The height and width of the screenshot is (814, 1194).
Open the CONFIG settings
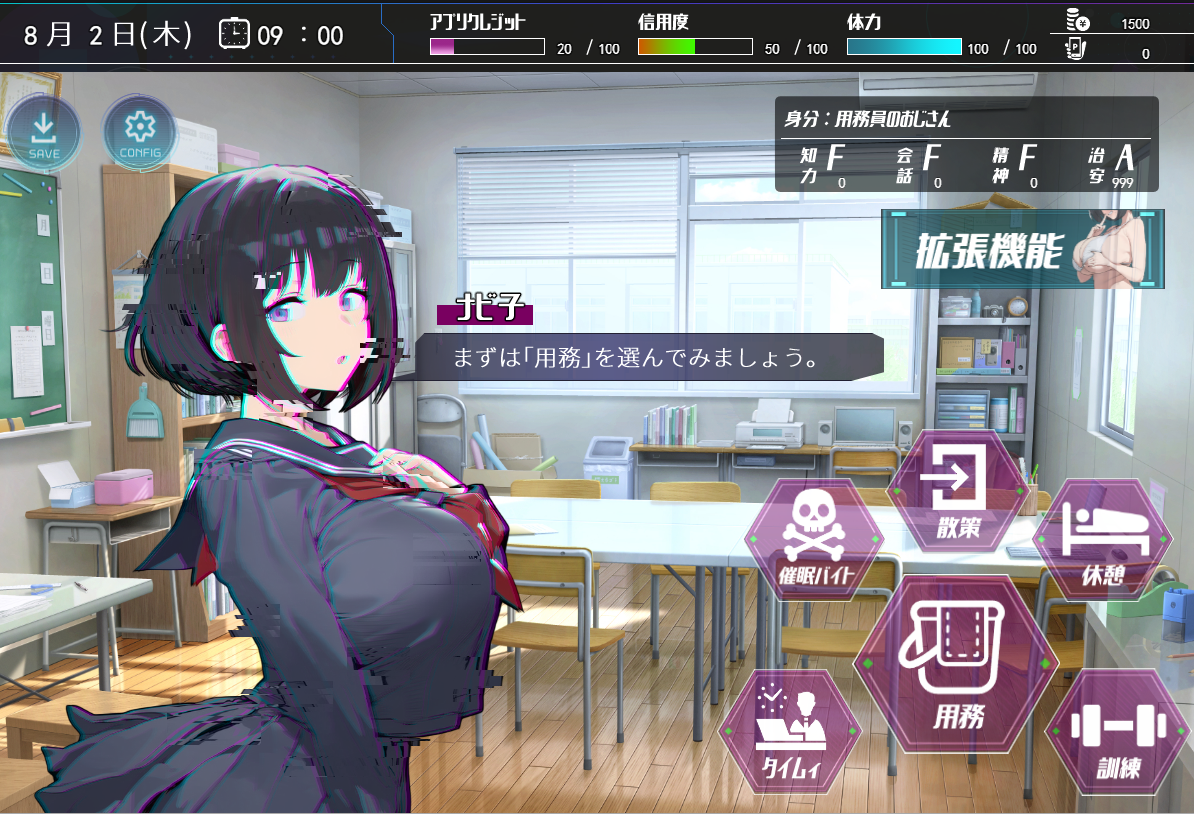pos(140,134)
